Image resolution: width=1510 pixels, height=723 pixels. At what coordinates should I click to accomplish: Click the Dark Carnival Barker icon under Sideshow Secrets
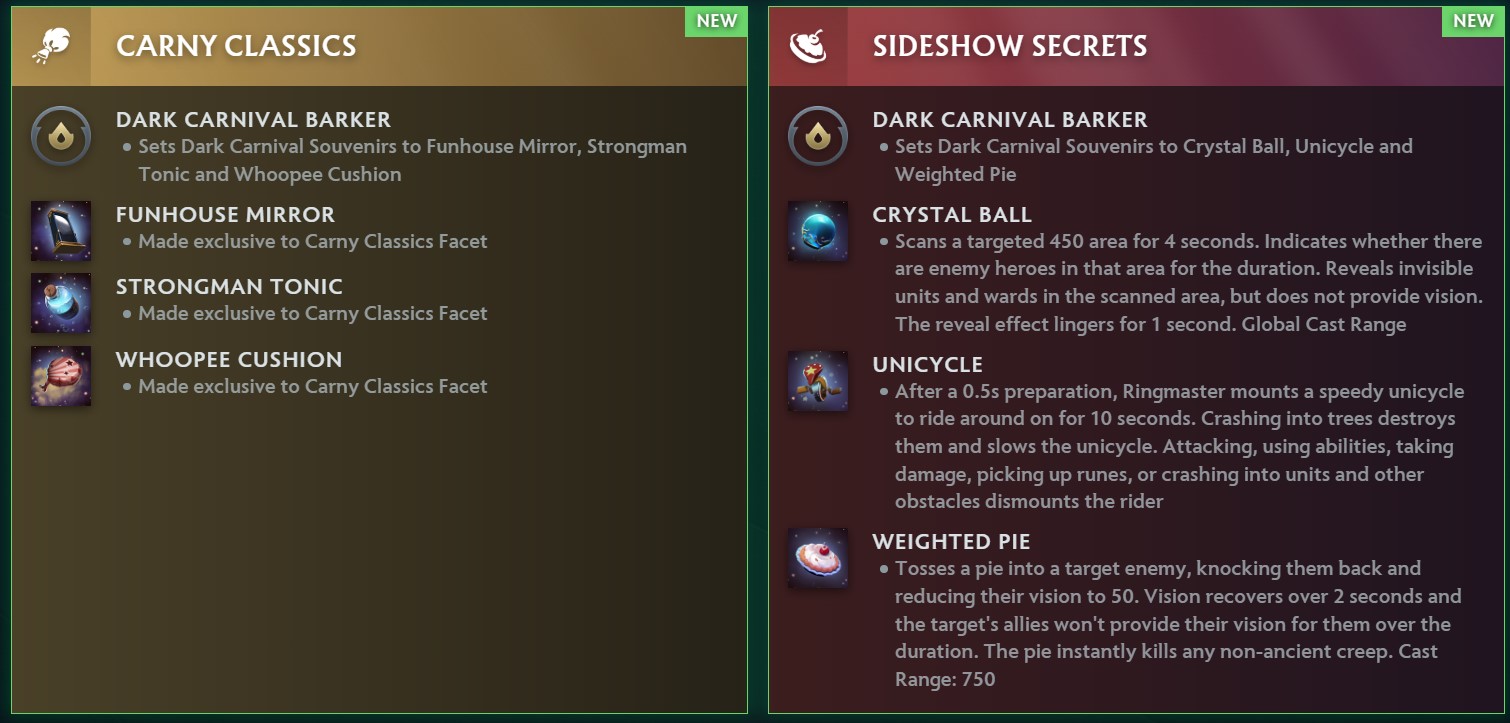pos(817,135)
